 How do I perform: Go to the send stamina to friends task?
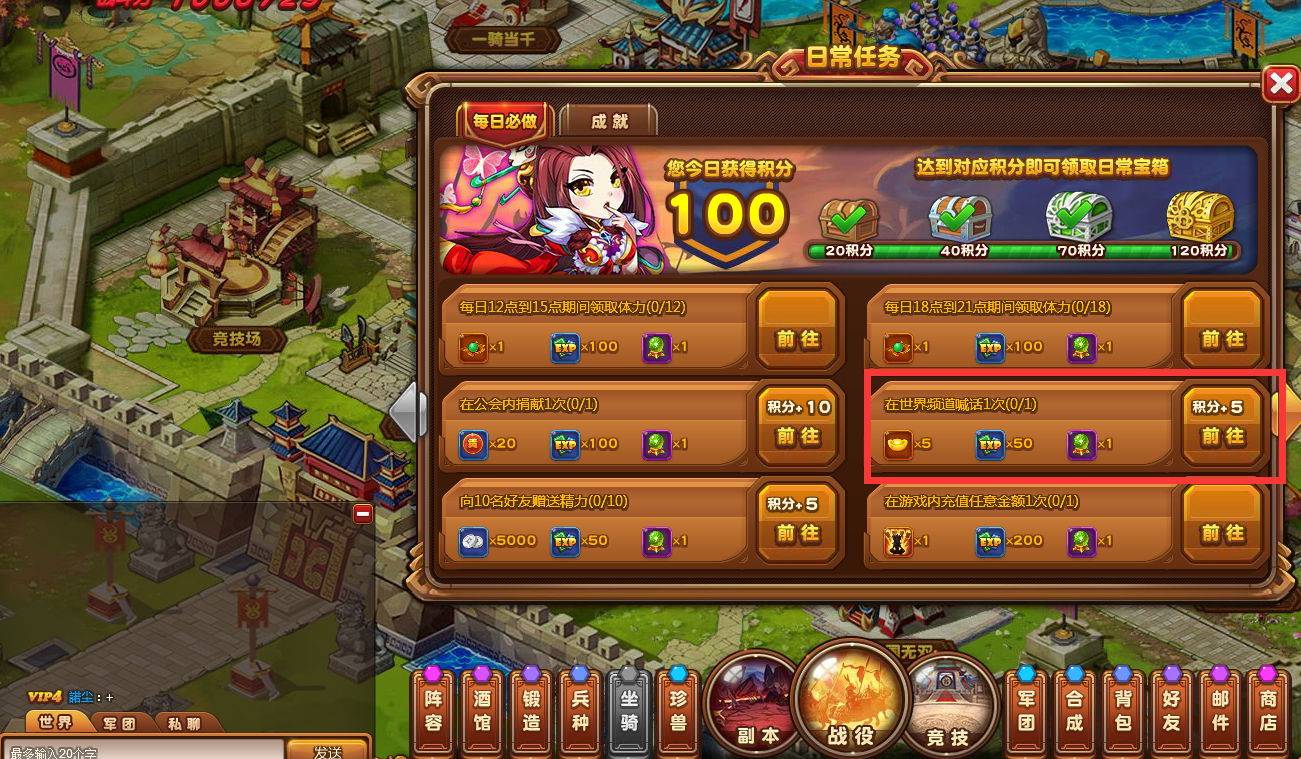tap(797, 534)
